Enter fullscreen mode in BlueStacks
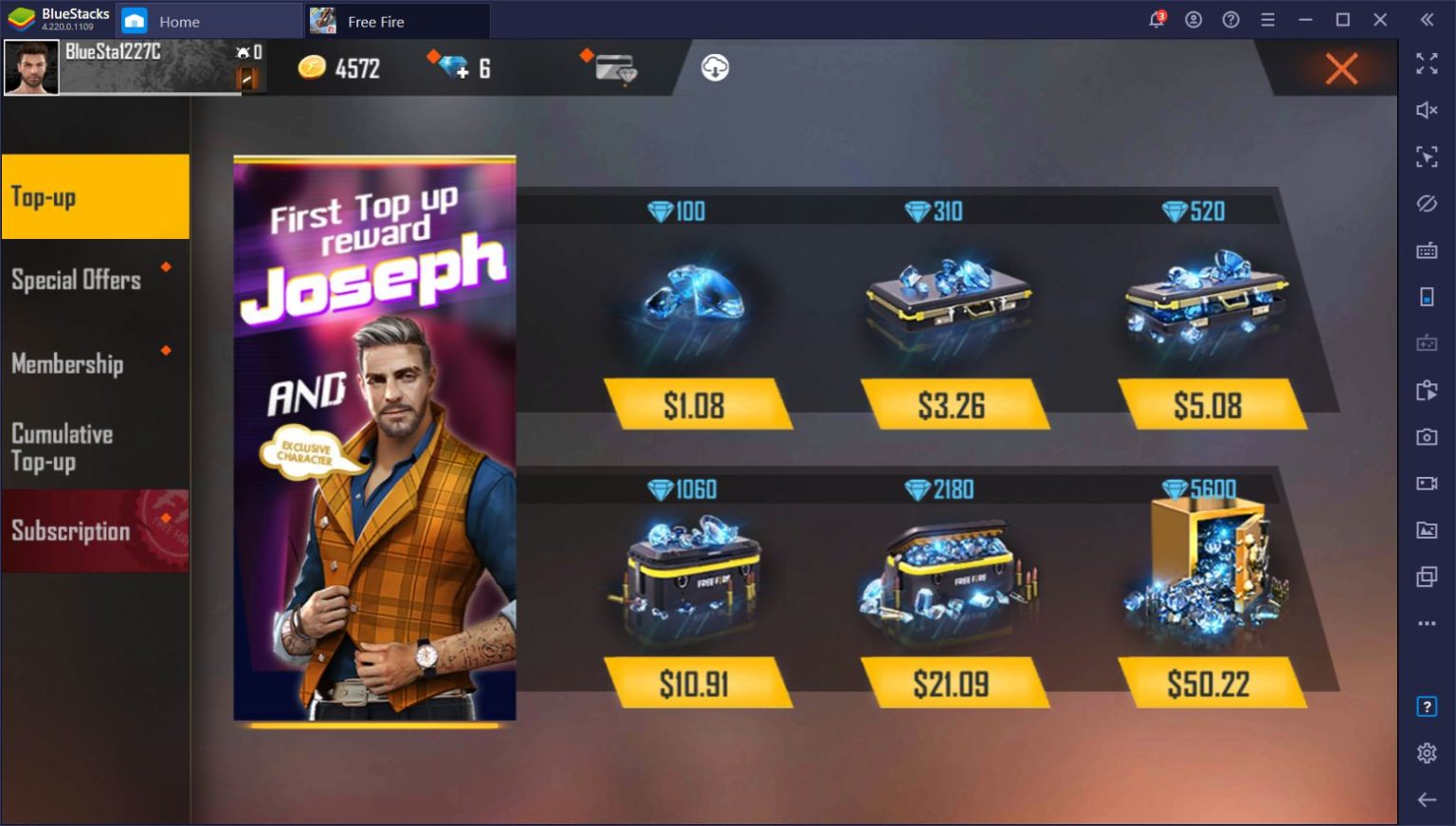The width and height of the screenshot is (1456, 826). (x=1427, y=64)
